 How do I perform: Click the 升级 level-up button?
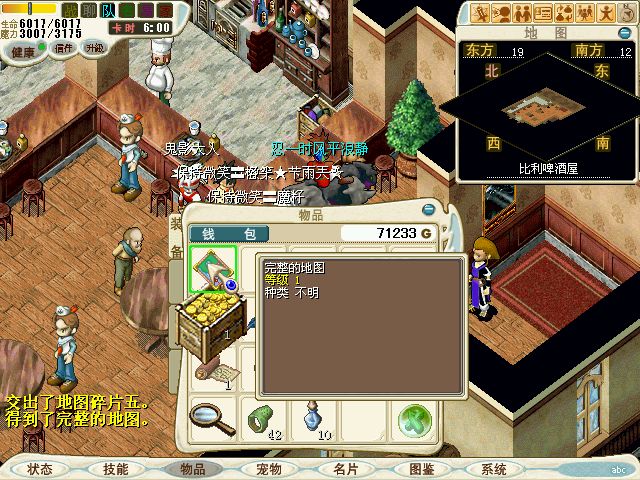94,48
